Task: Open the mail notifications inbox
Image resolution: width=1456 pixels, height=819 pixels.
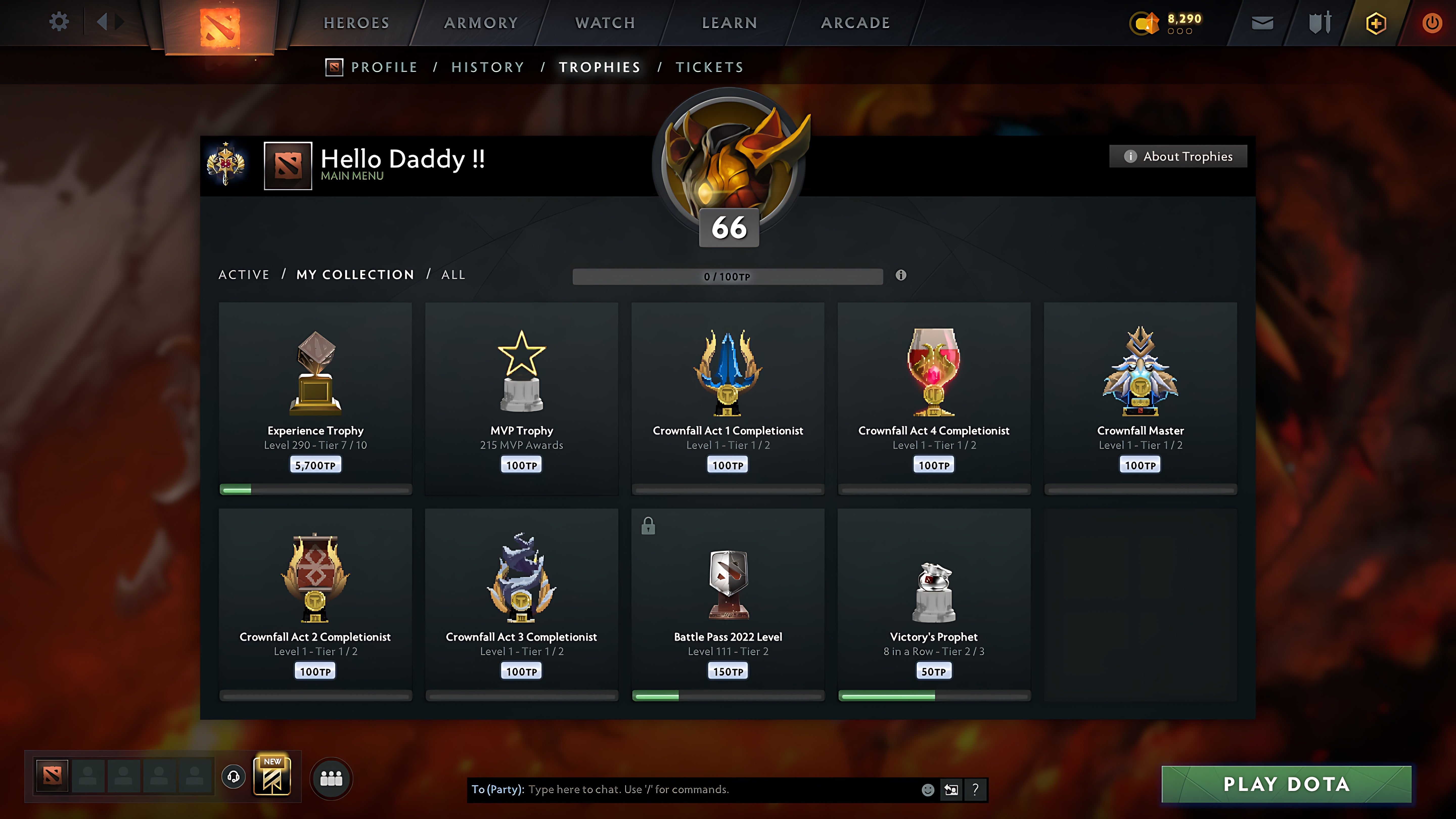Action: point(1262,22)
